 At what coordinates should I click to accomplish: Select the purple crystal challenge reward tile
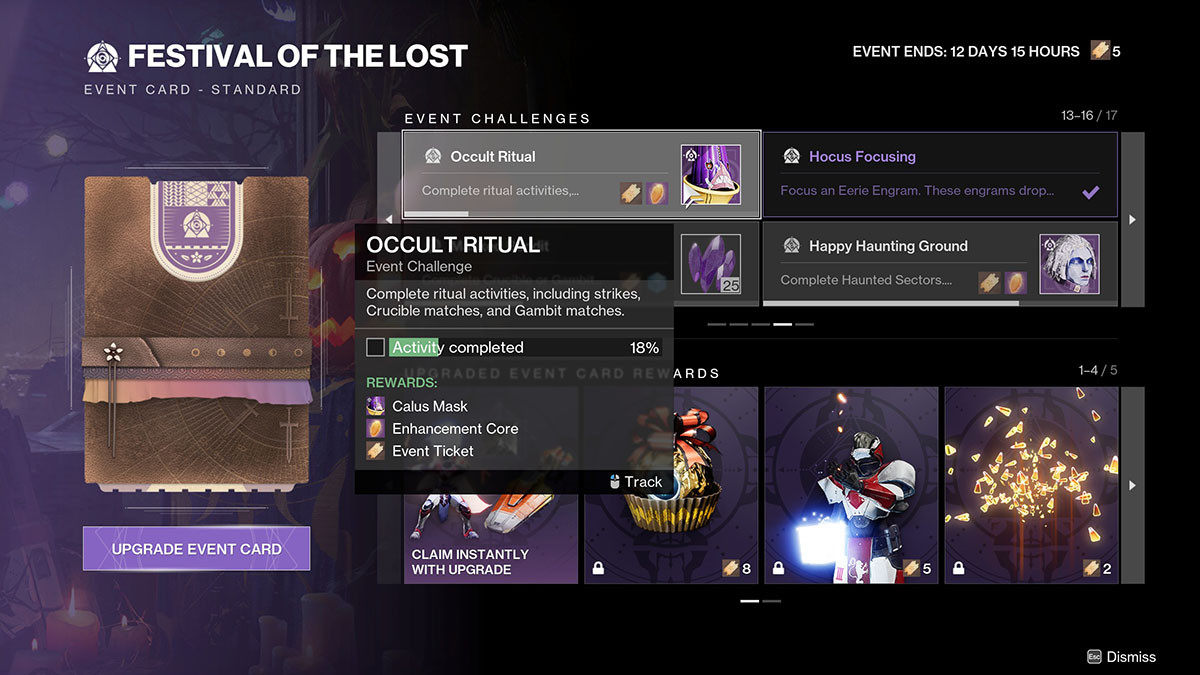pos(712,264)
